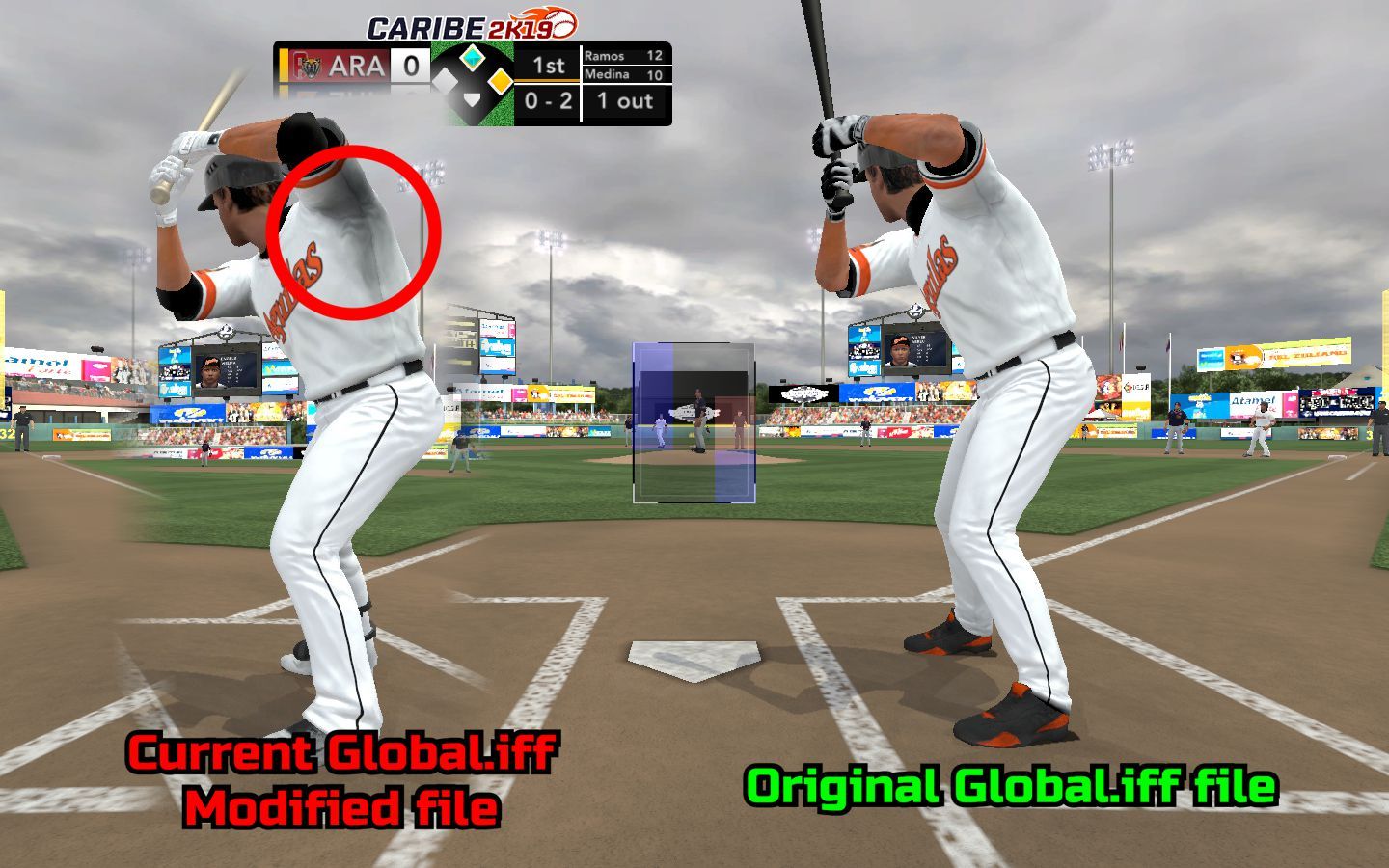The height and width of the screenshot is (868, 1389).
Task: Click the strike zone overlay box
Action: pyautogui.click(x=693, y=422)
